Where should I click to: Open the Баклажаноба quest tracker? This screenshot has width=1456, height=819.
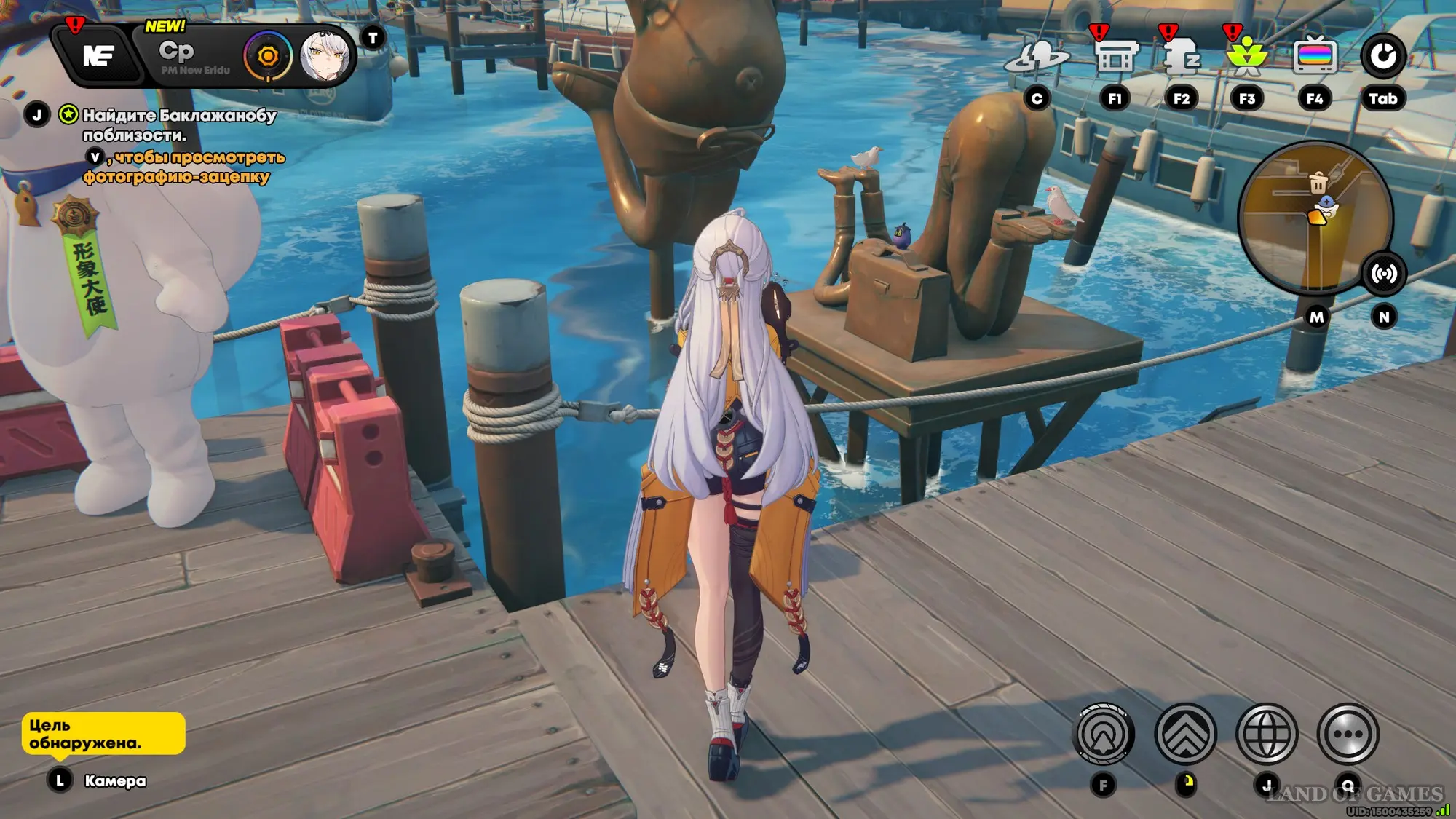pos(178,124)
